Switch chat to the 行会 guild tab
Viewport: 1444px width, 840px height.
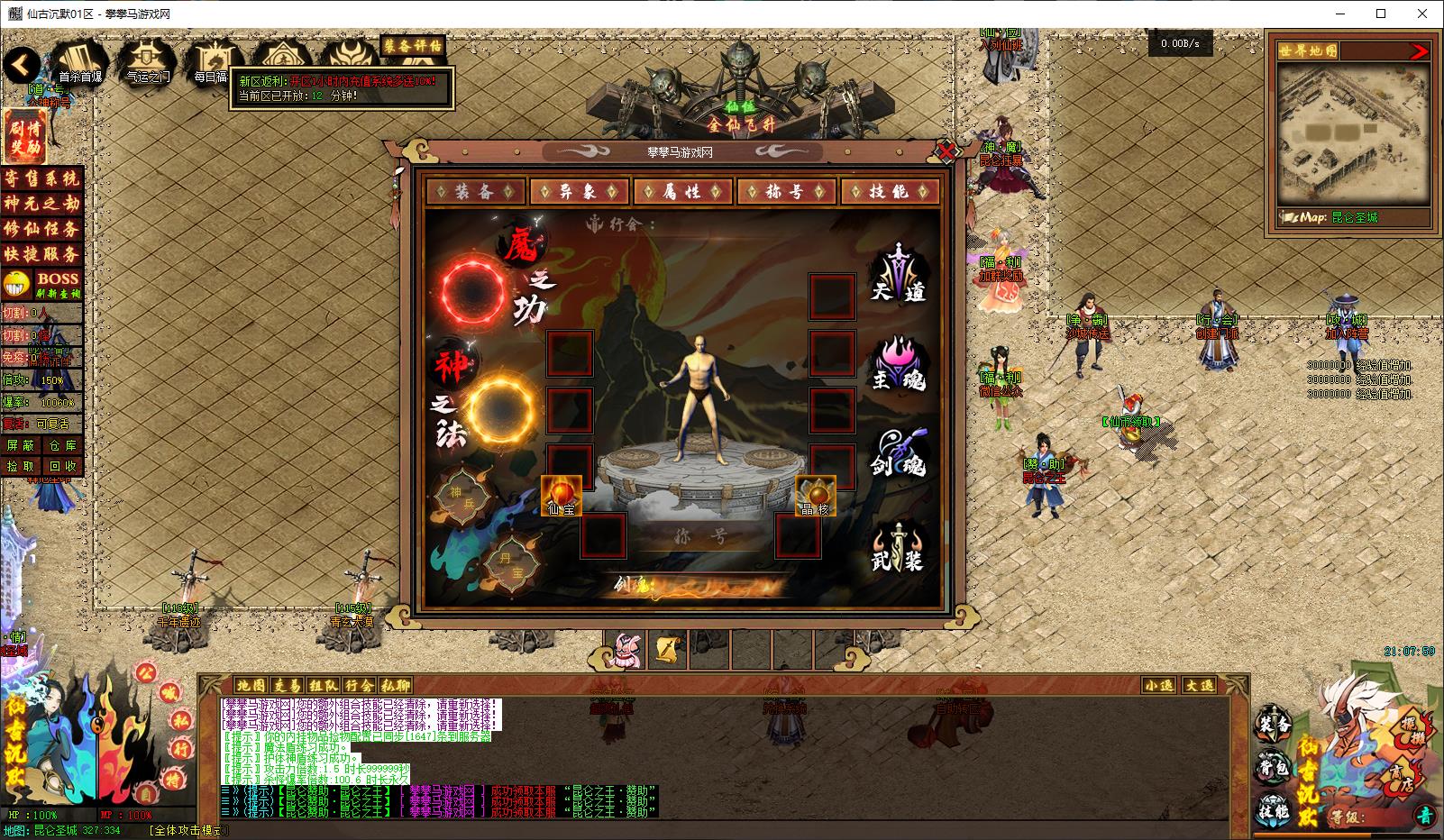359,685
